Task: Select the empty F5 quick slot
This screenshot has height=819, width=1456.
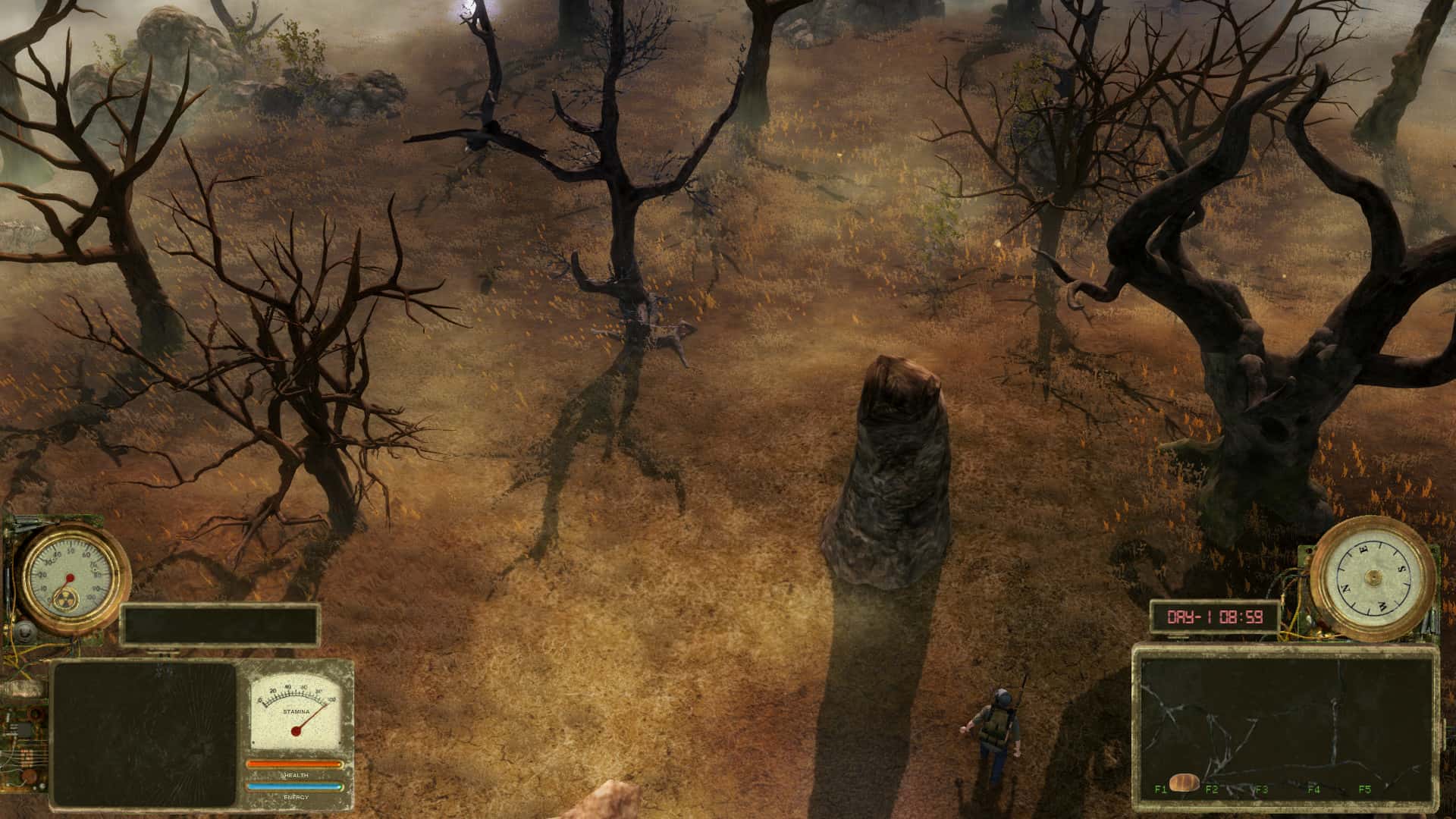Action: [1365, 790]
